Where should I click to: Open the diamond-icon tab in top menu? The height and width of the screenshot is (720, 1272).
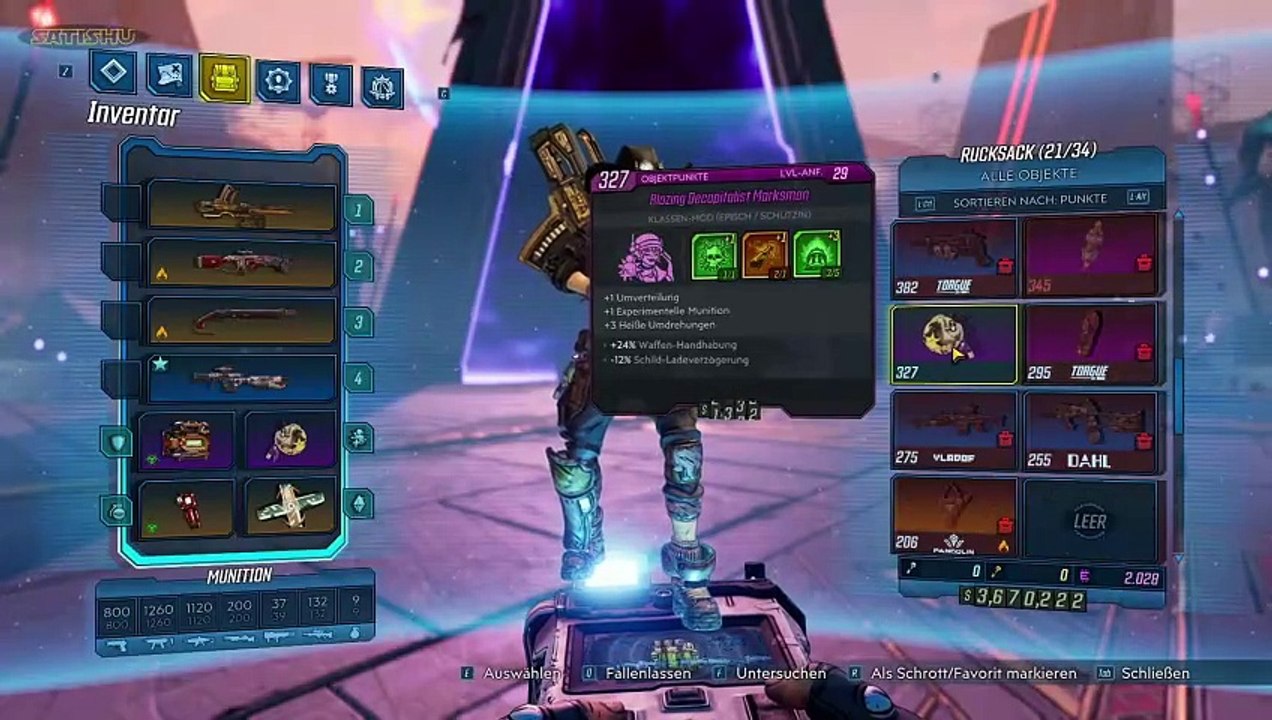(x=112, y=72)
